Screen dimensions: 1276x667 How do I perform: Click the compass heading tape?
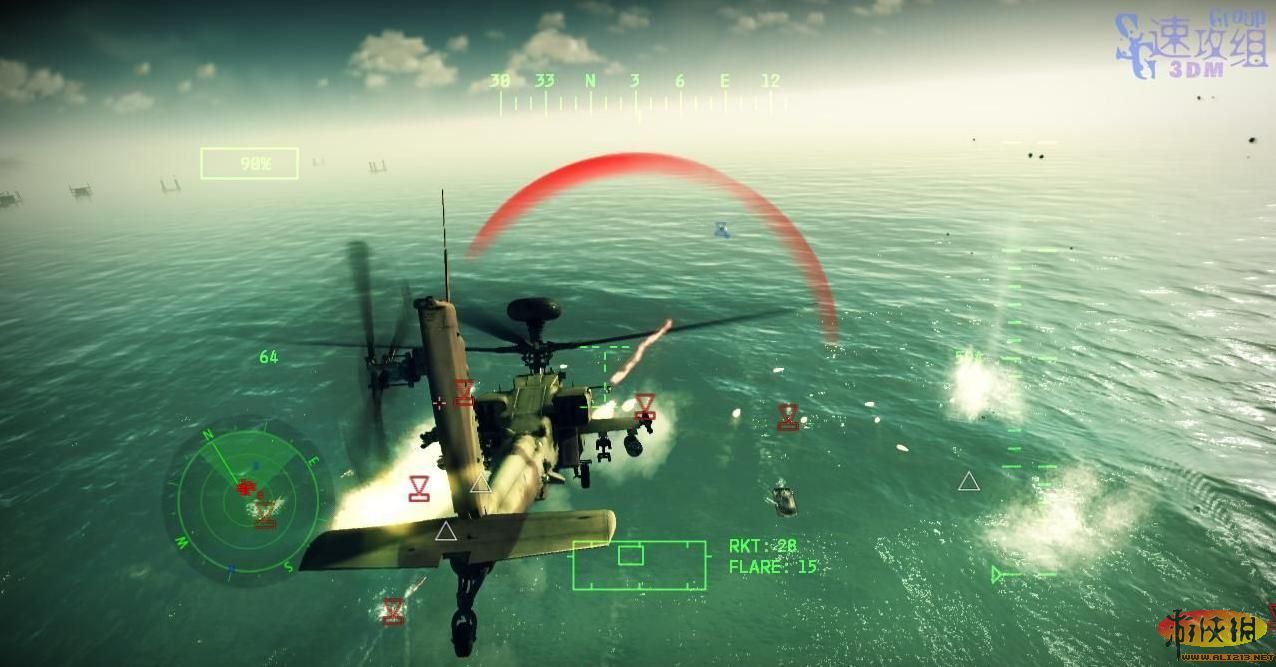pyautogui.click(x=640, y=94)
